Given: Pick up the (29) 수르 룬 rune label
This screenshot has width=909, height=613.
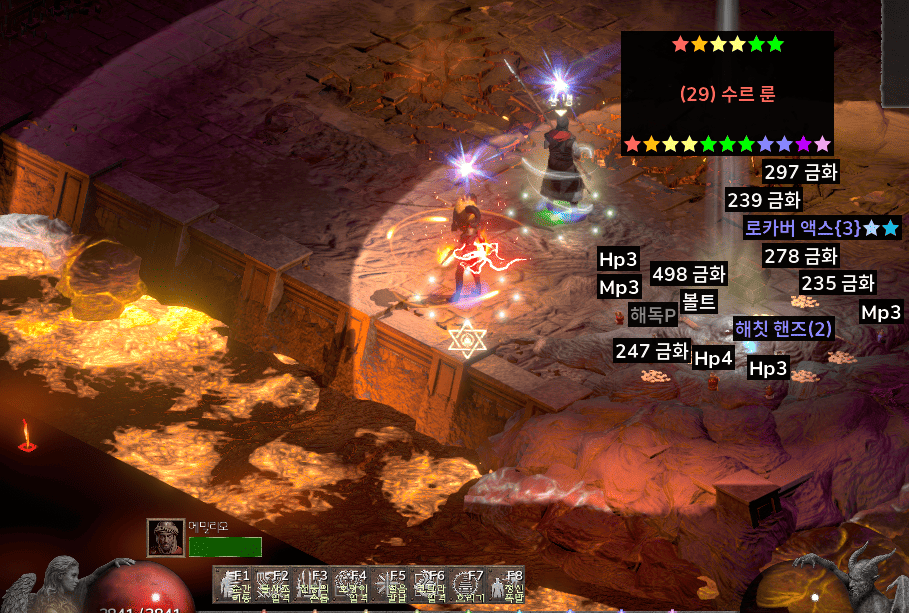Looking at the screenshot, I should click(727, 95).
